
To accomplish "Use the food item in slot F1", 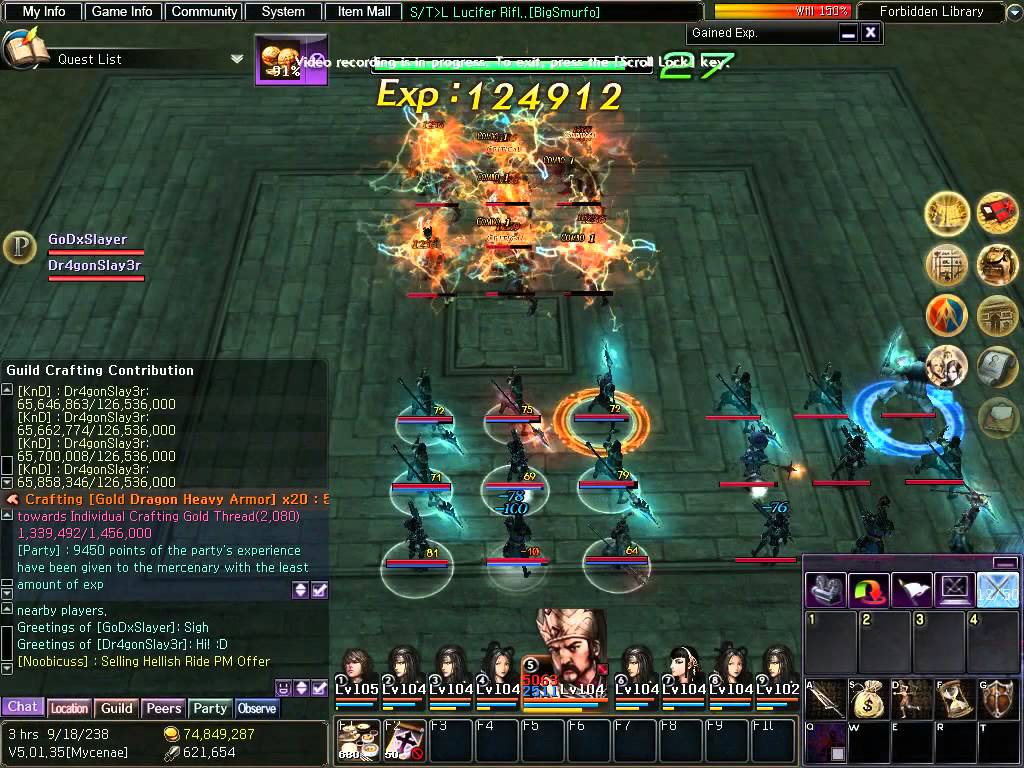I will 355,741.
